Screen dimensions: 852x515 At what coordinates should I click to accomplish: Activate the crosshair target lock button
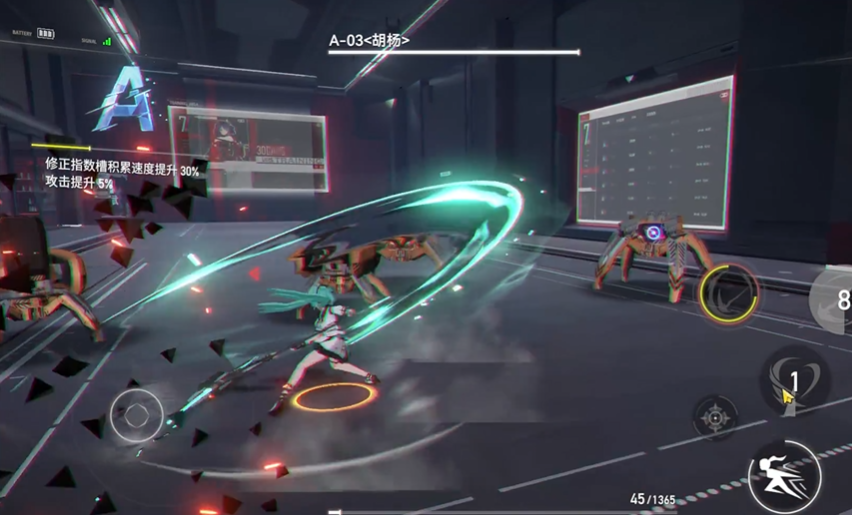[x=715, y=416]
